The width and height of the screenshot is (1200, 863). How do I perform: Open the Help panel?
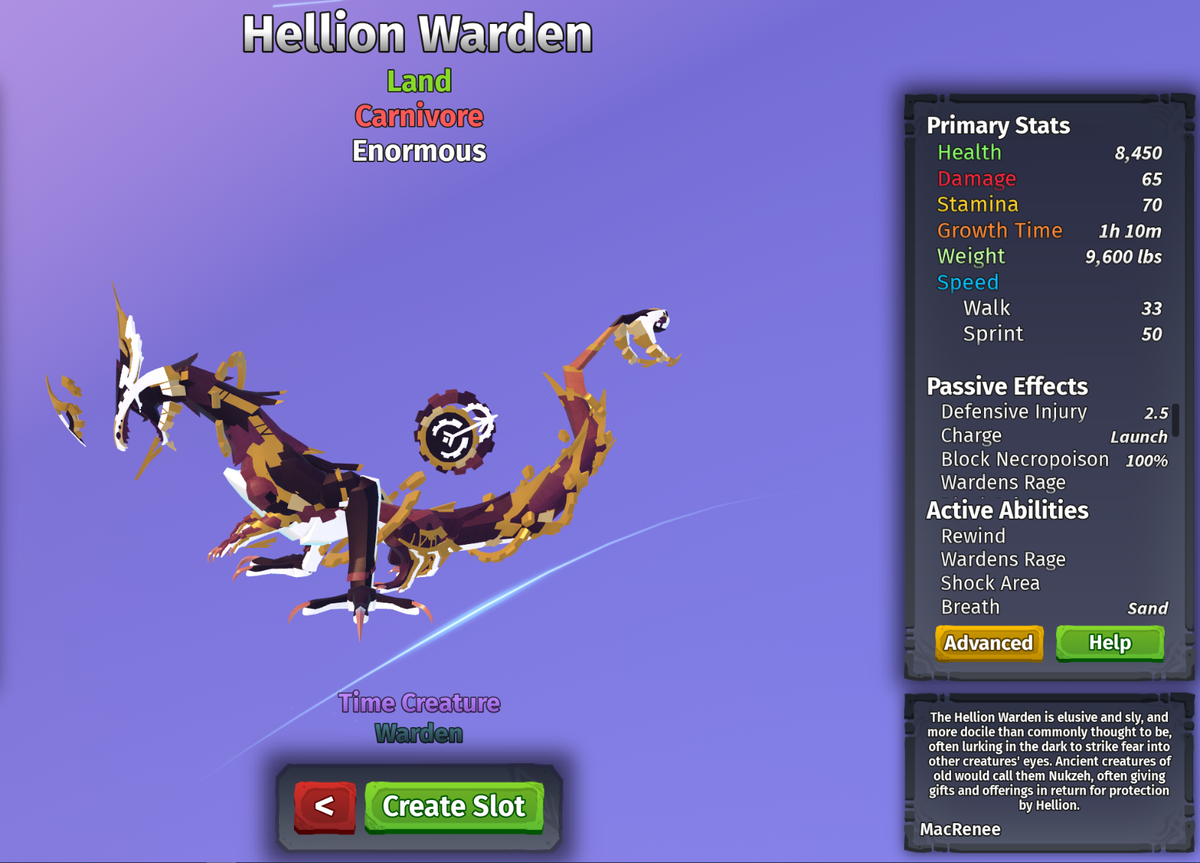pos(1109,643)
